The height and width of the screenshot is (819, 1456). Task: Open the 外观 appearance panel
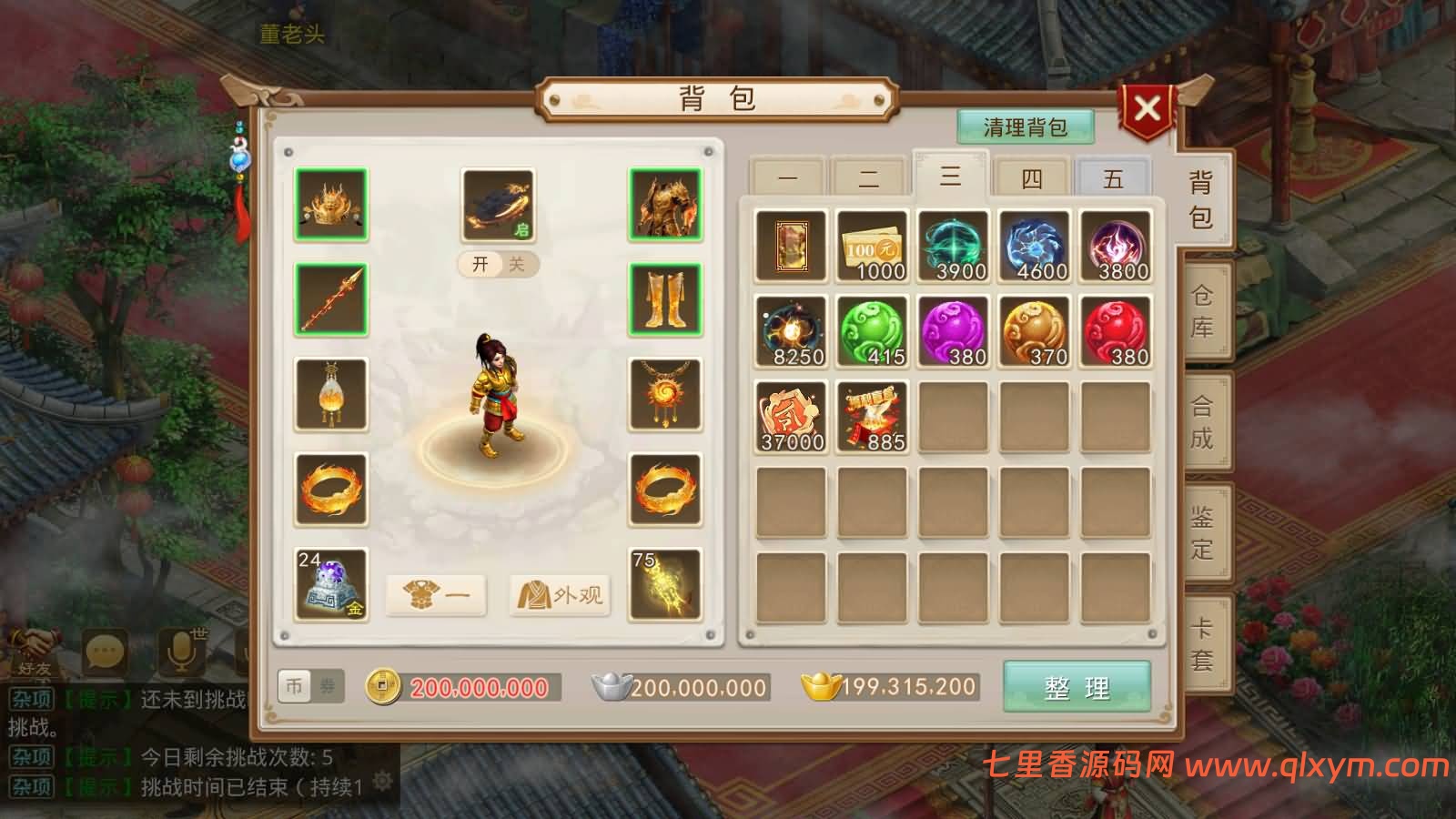tap(559, 593)
